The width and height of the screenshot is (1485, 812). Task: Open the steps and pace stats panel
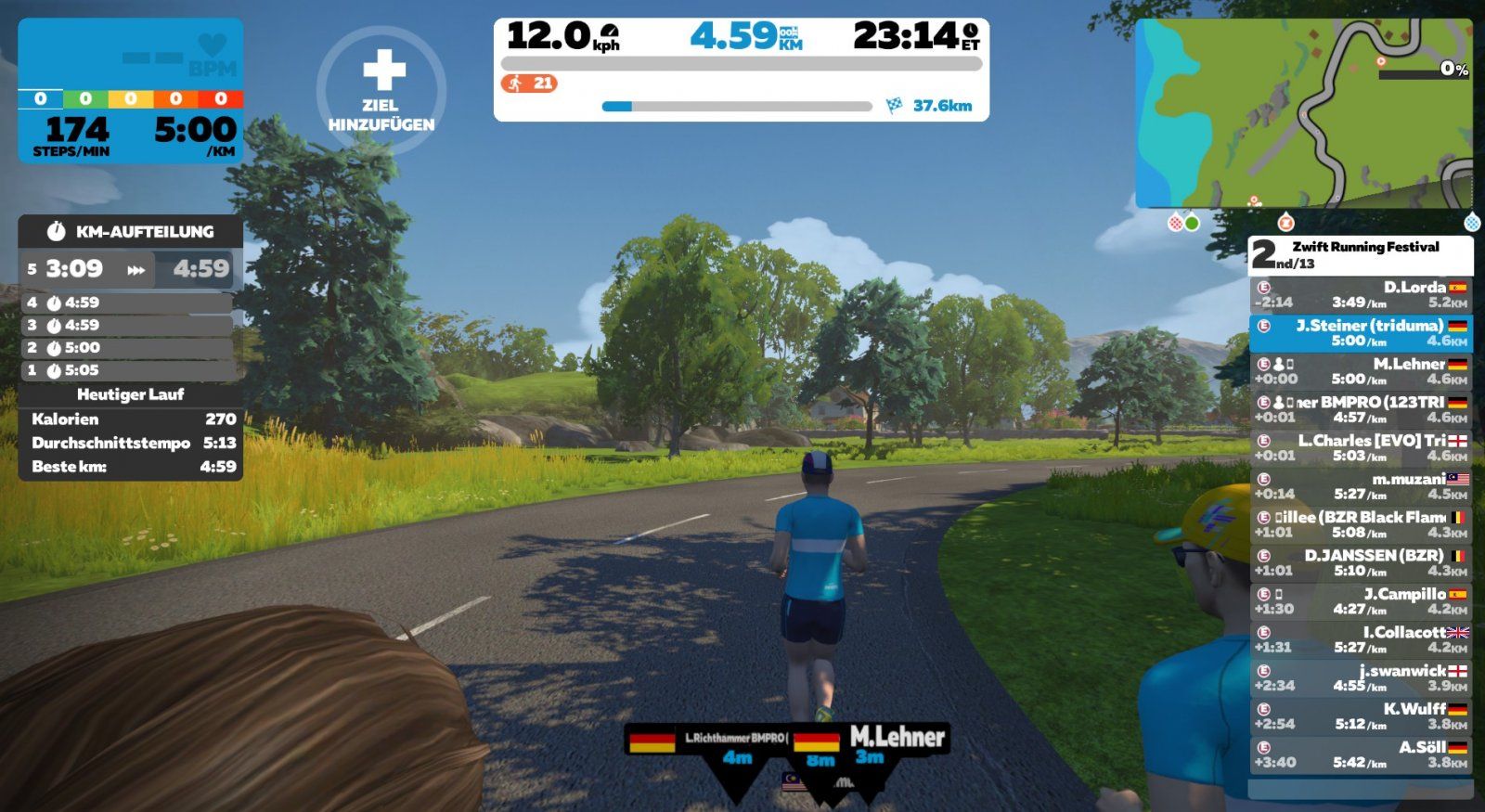(131, 91)
